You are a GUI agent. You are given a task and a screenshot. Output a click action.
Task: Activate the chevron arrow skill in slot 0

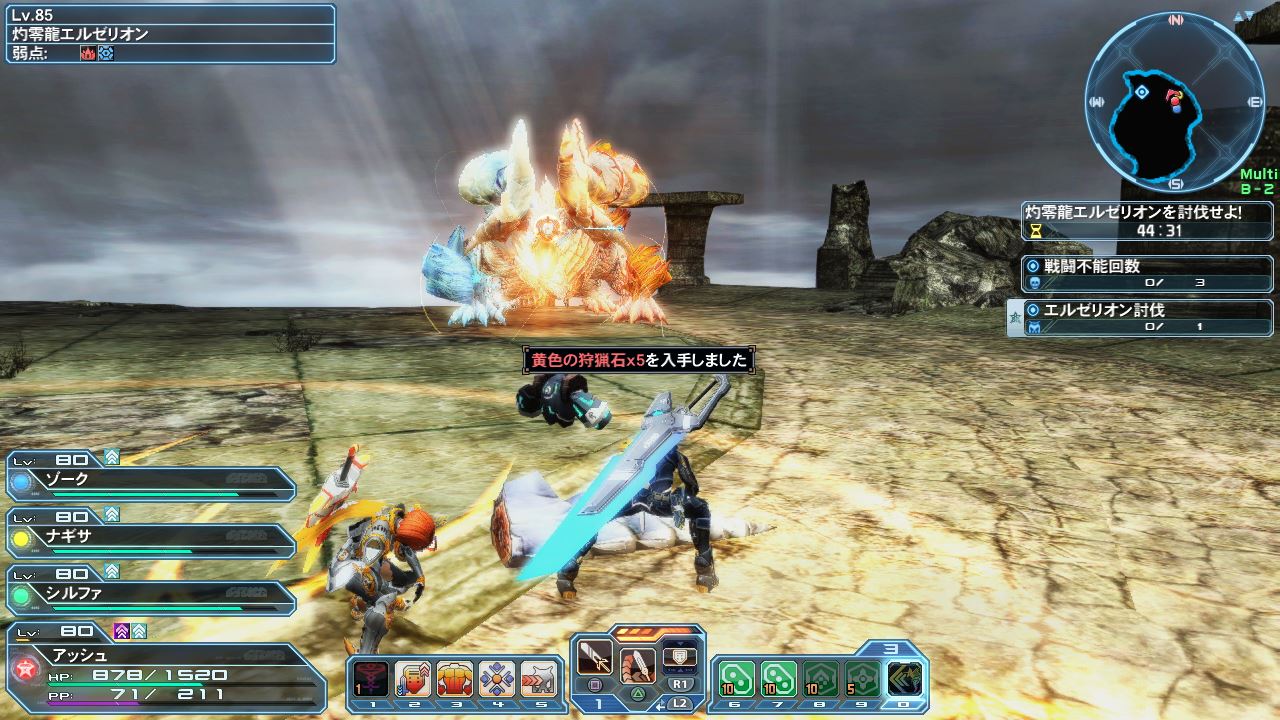tap(905, 679)
